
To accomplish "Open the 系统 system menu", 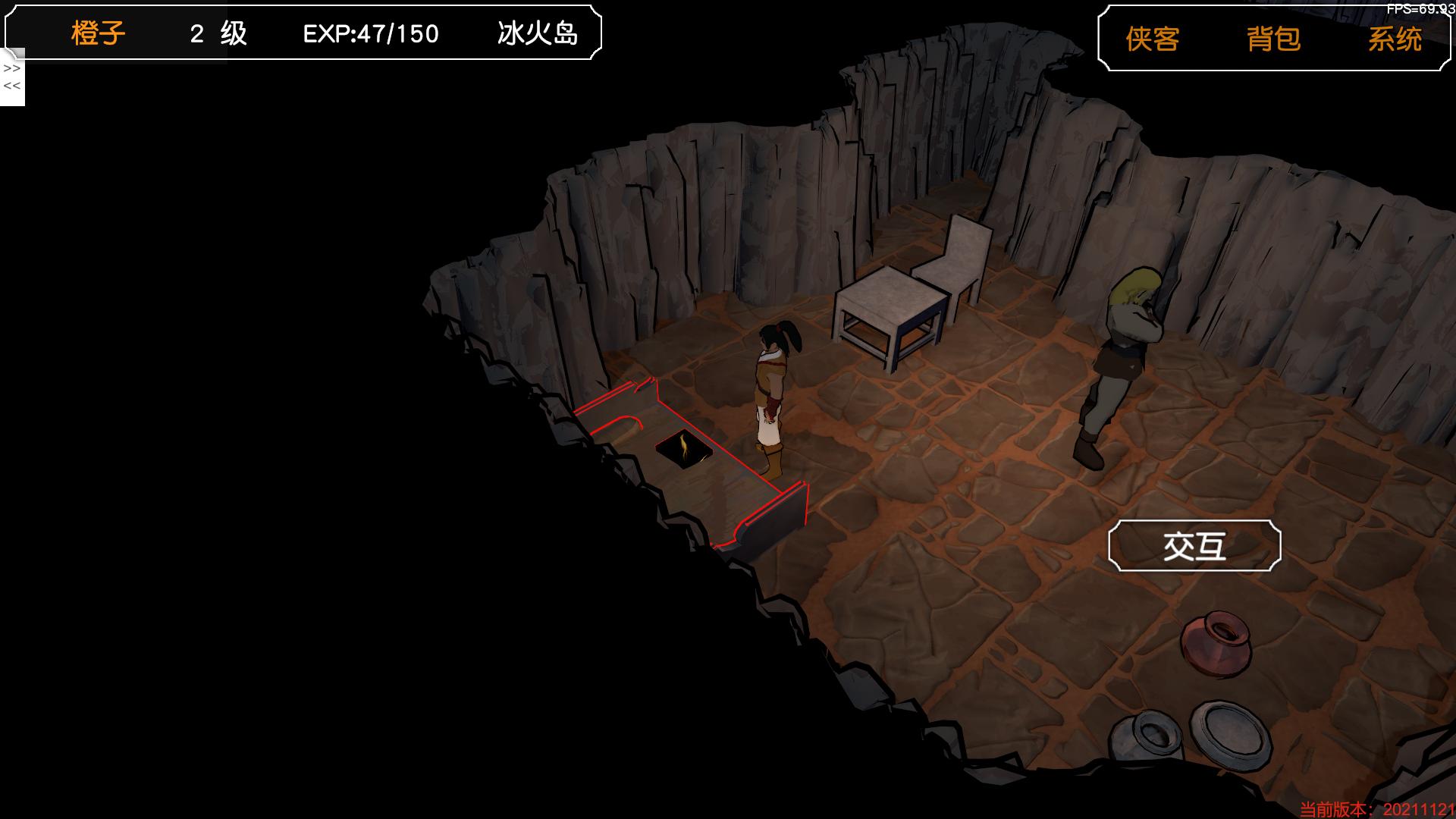I will pos(1394,39).
